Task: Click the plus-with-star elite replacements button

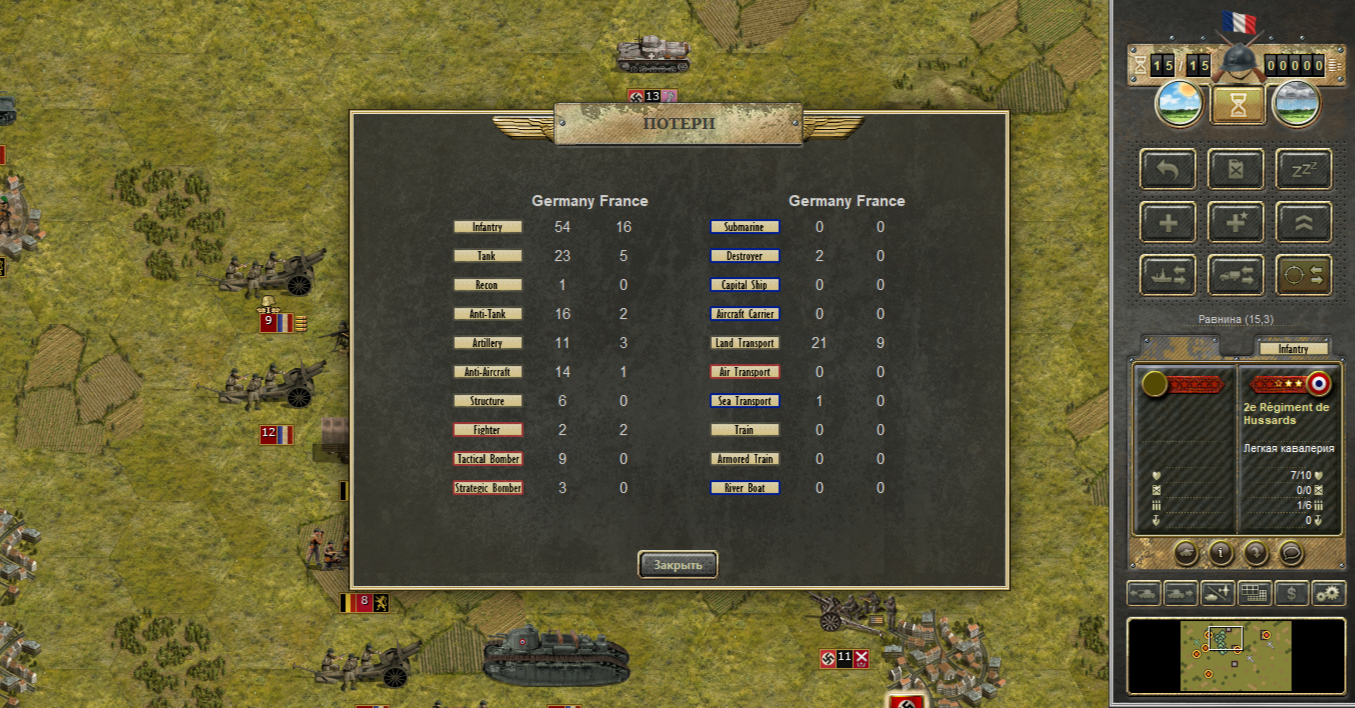Action: pos(1236,222)
